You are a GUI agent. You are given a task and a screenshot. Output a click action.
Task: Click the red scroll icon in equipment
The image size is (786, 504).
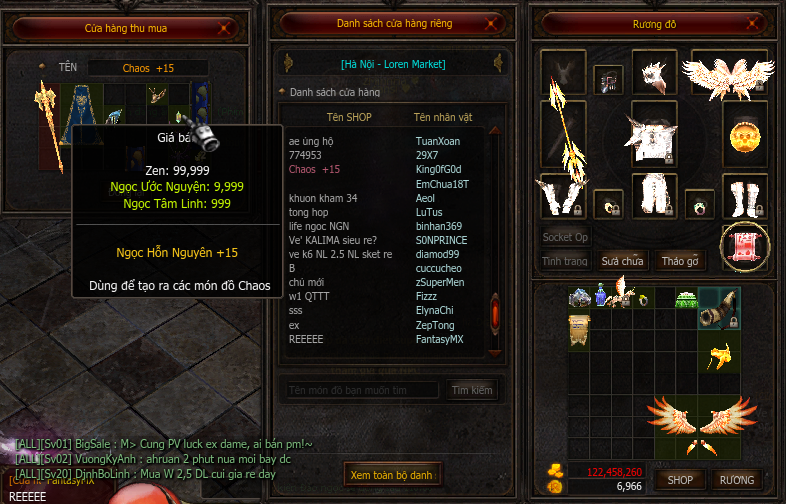(745, 246)
